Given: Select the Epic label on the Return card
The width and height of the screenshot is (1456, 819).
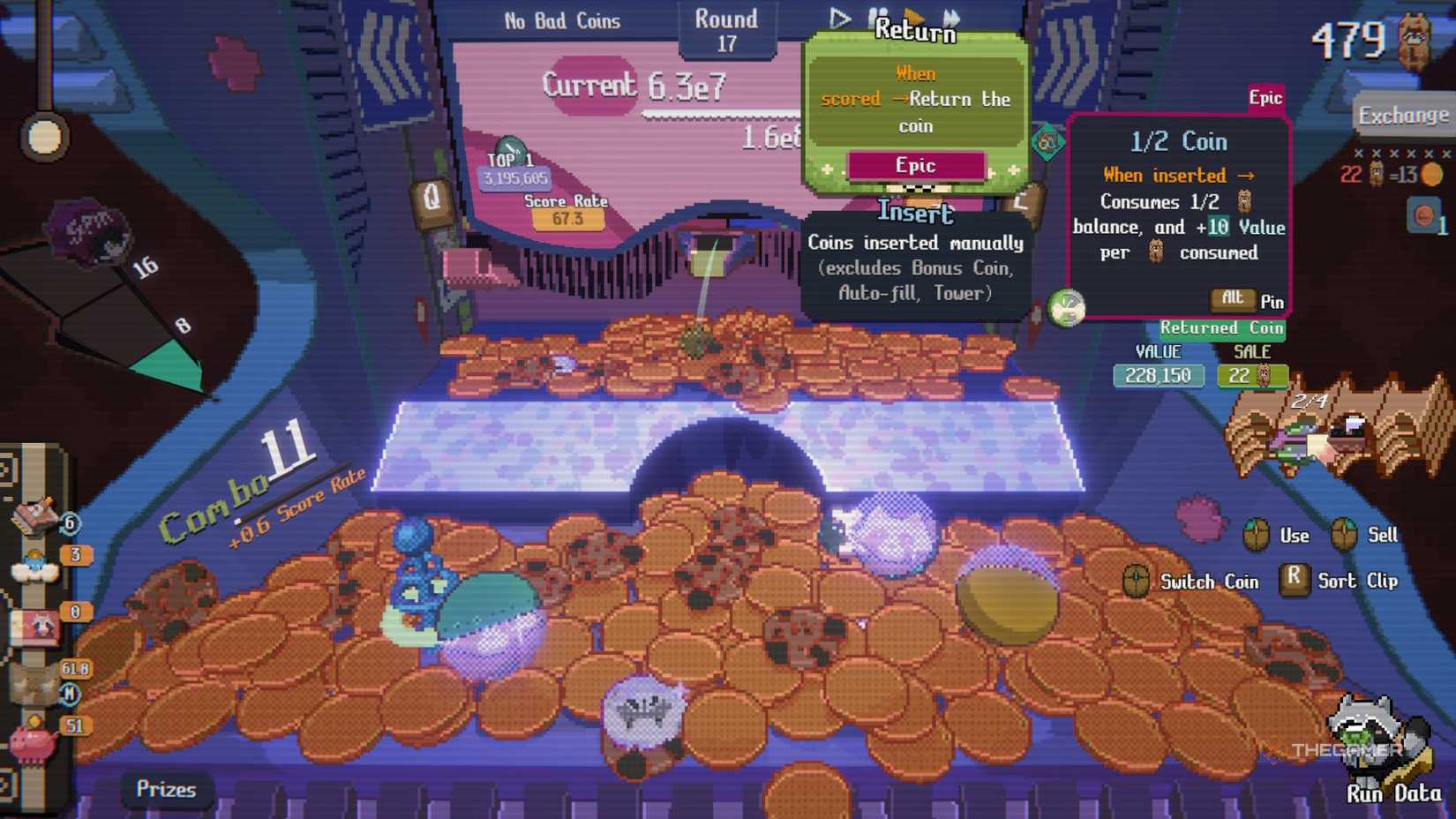Looking at the screenshot, I should click(916, 165).
